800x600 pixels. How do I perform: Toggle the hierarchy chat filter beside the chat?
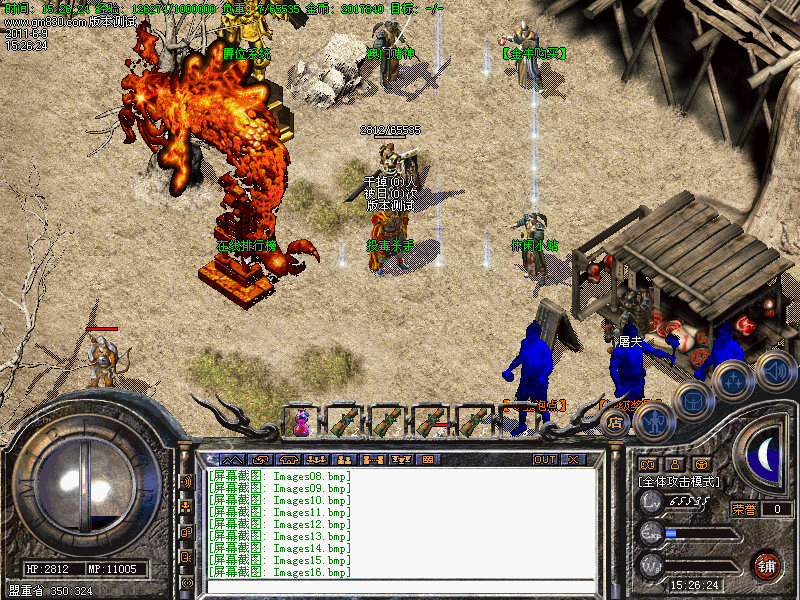tap(186, 507)
